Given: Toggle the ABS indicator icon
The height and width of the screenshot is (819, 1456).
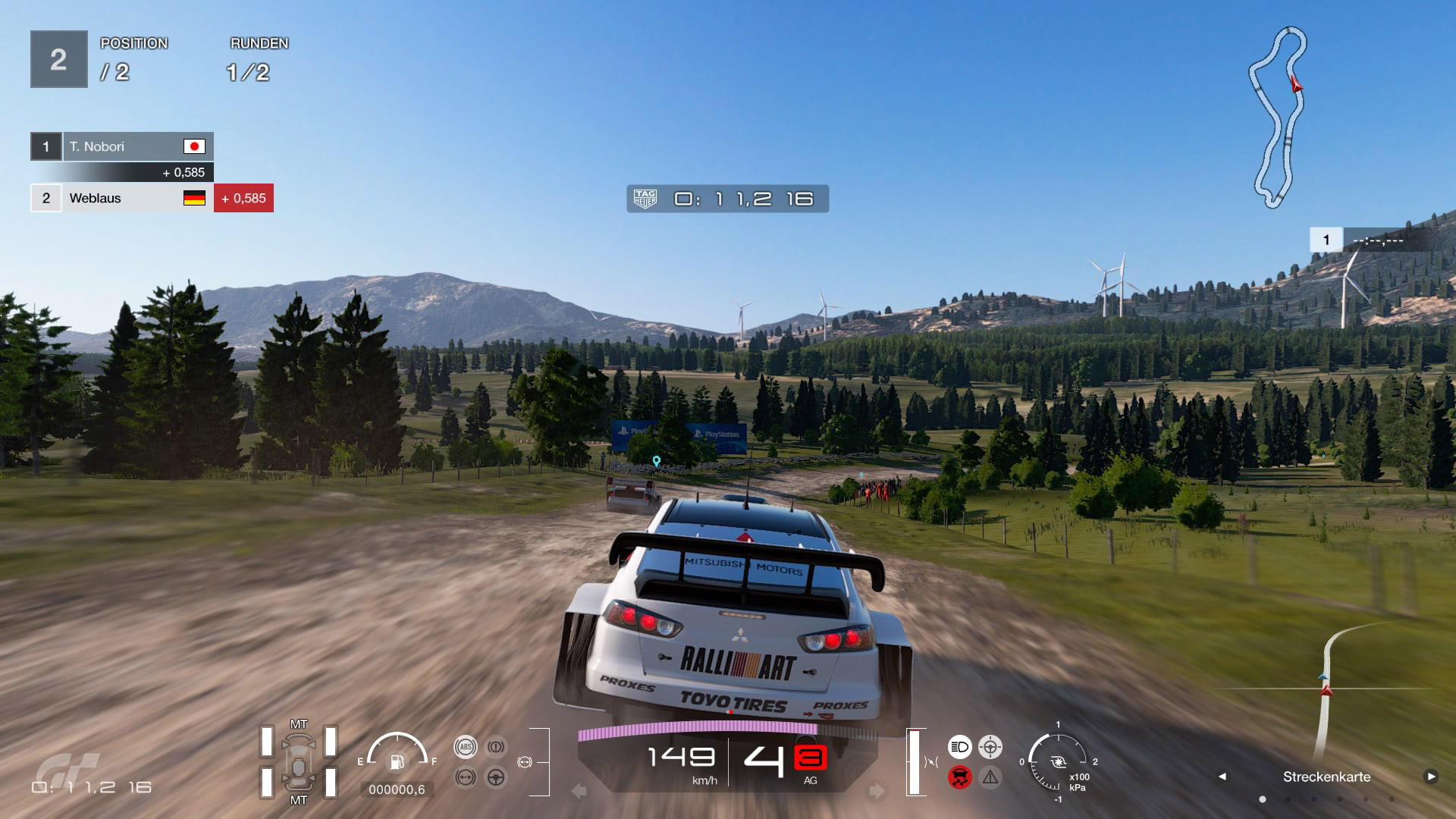Looking at the screenshot, I should pyautogui.click(x=466, y=747).
